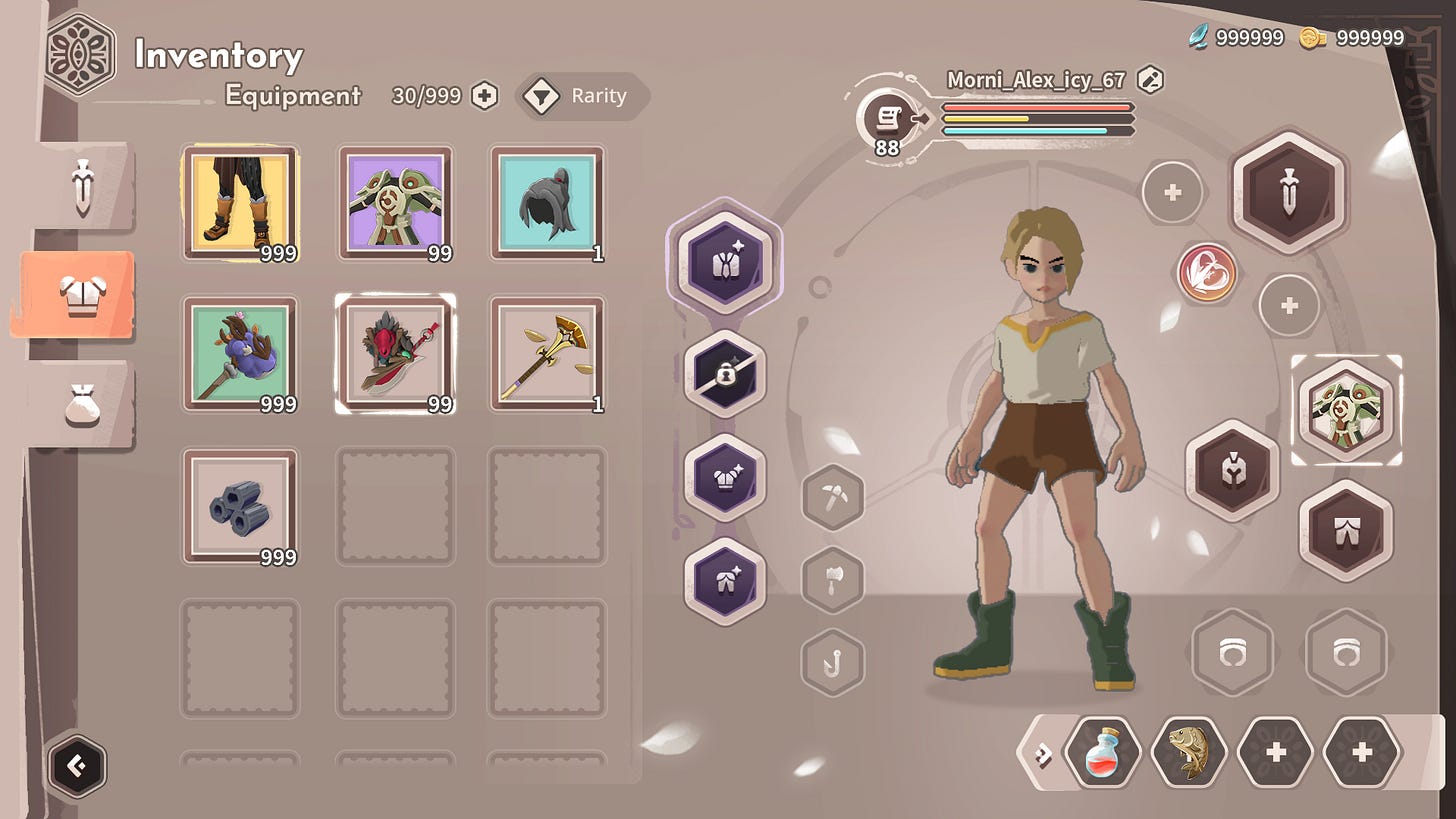Go back with the arrow button
The height and width of the screenshot is (819, 1456).
[x=77, y=767]
